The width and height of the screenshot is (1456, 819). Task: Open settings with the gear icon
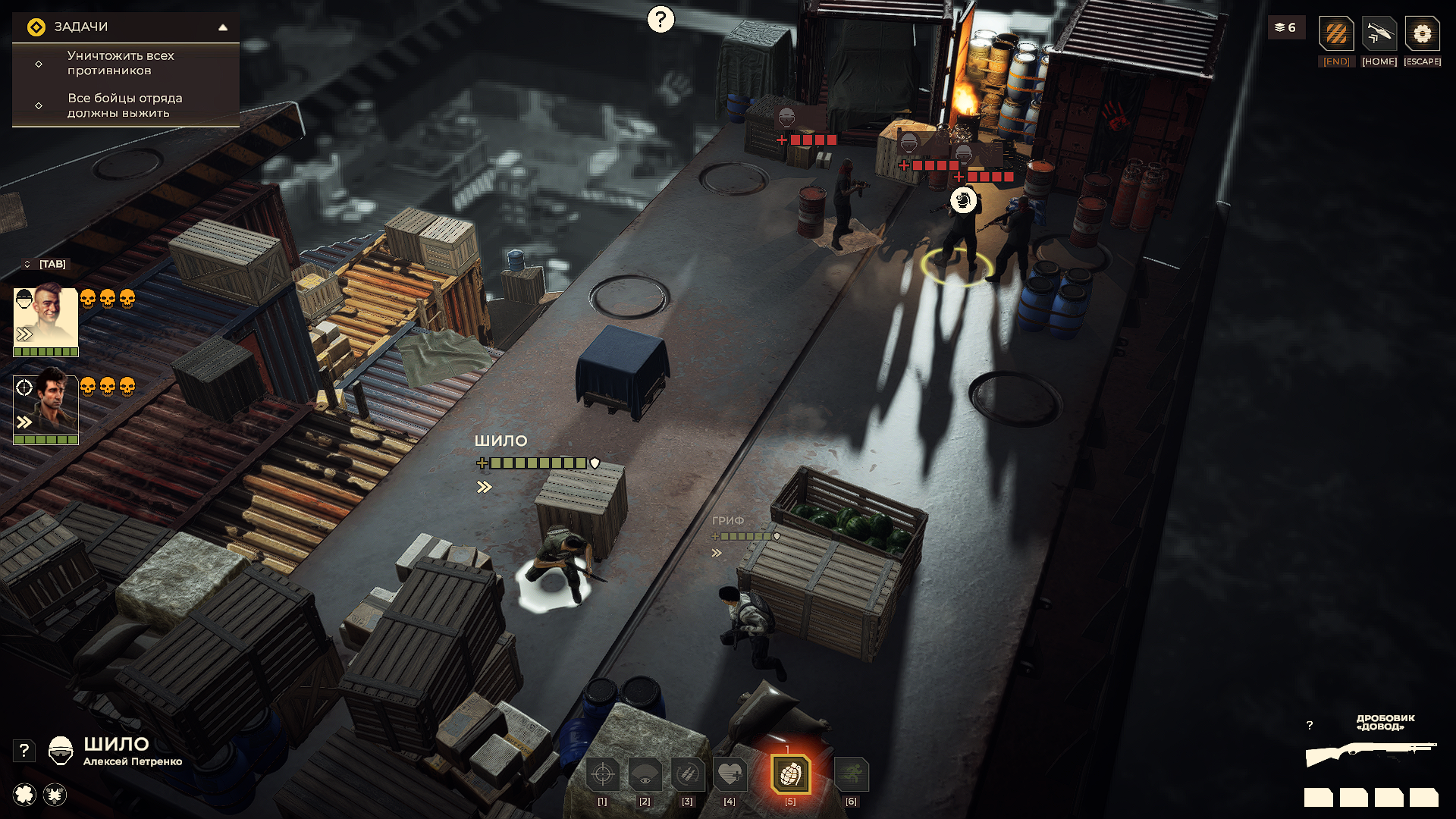coord(1422,35)
